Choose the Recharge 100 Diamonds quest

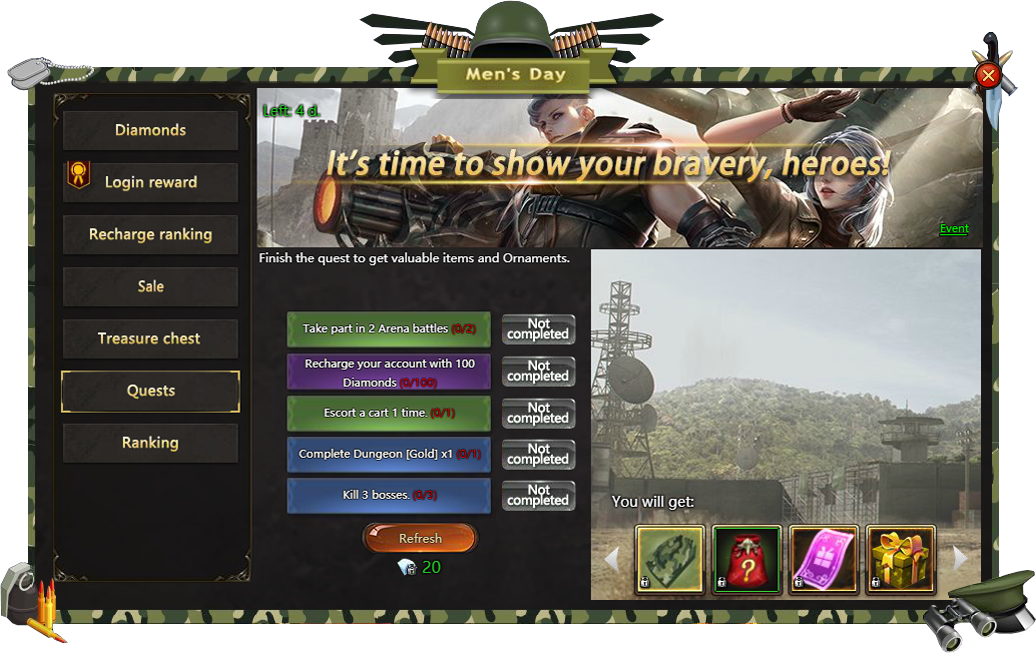pyautogui.click(x=389, y=372)
